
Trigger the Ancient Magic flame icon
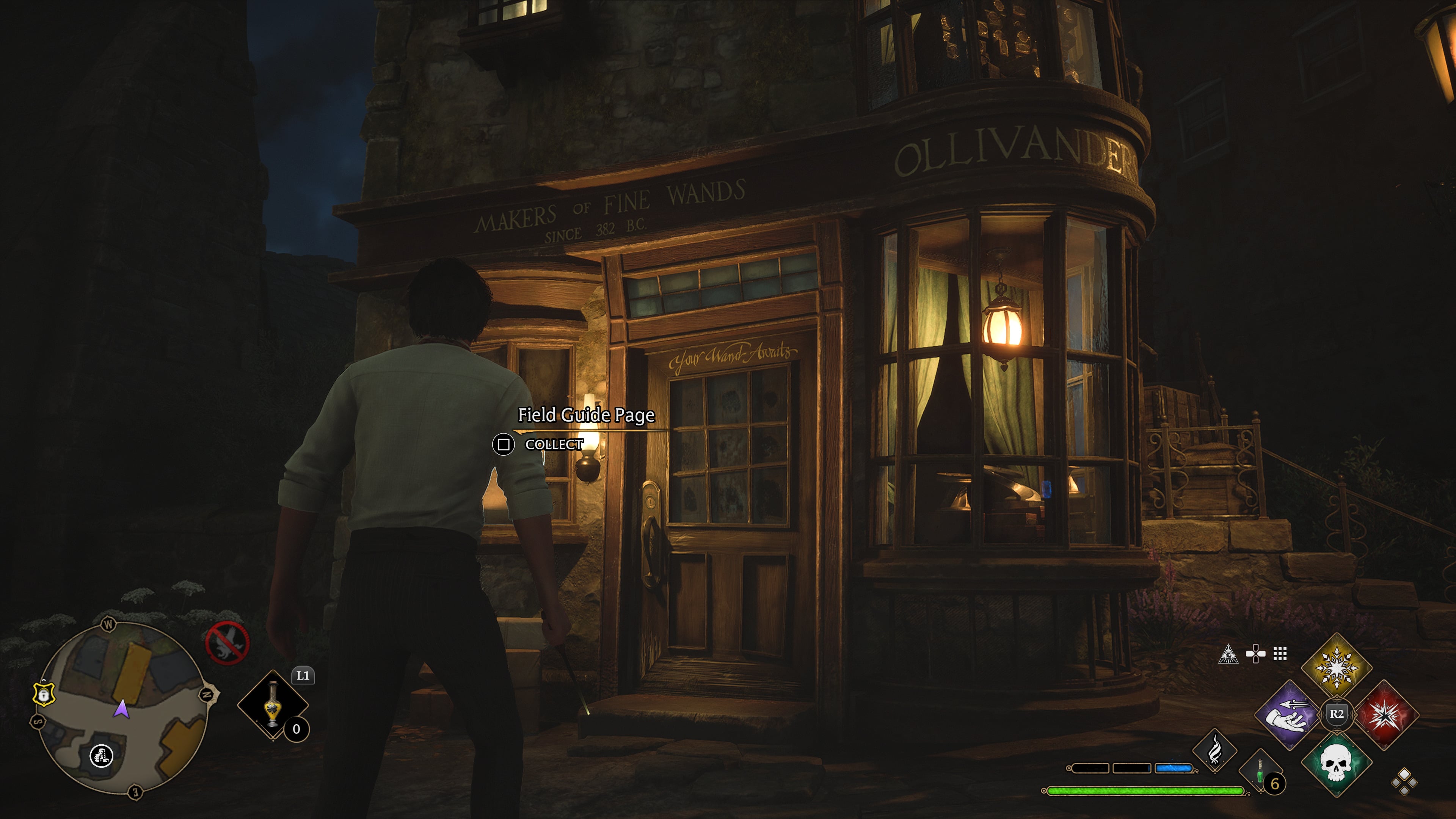coord(1214,751)
